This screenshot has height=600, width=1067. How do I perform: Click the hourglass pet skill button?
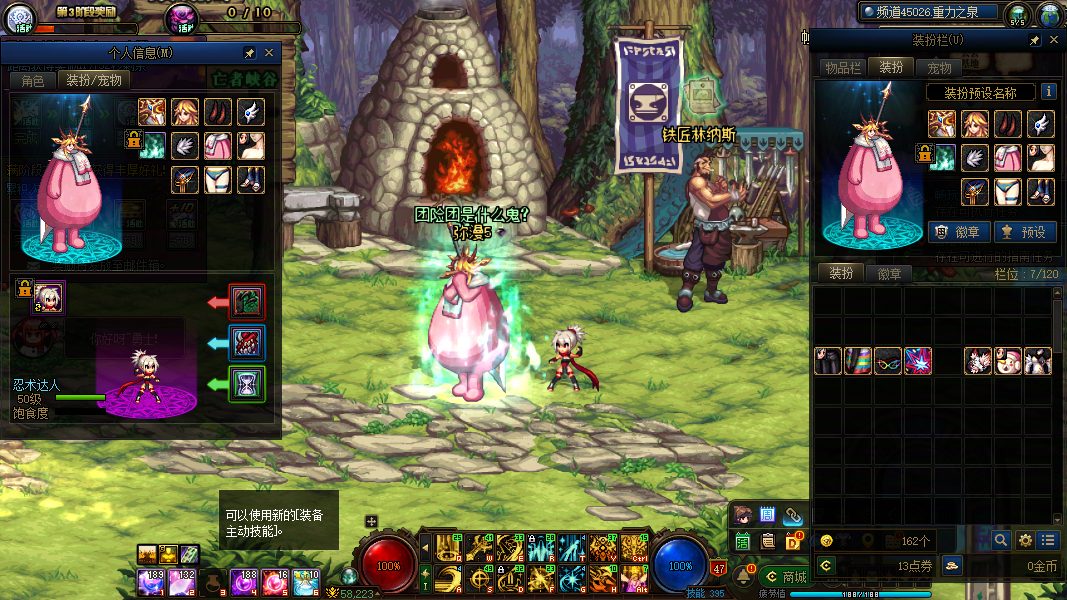(x=246, y=384)
